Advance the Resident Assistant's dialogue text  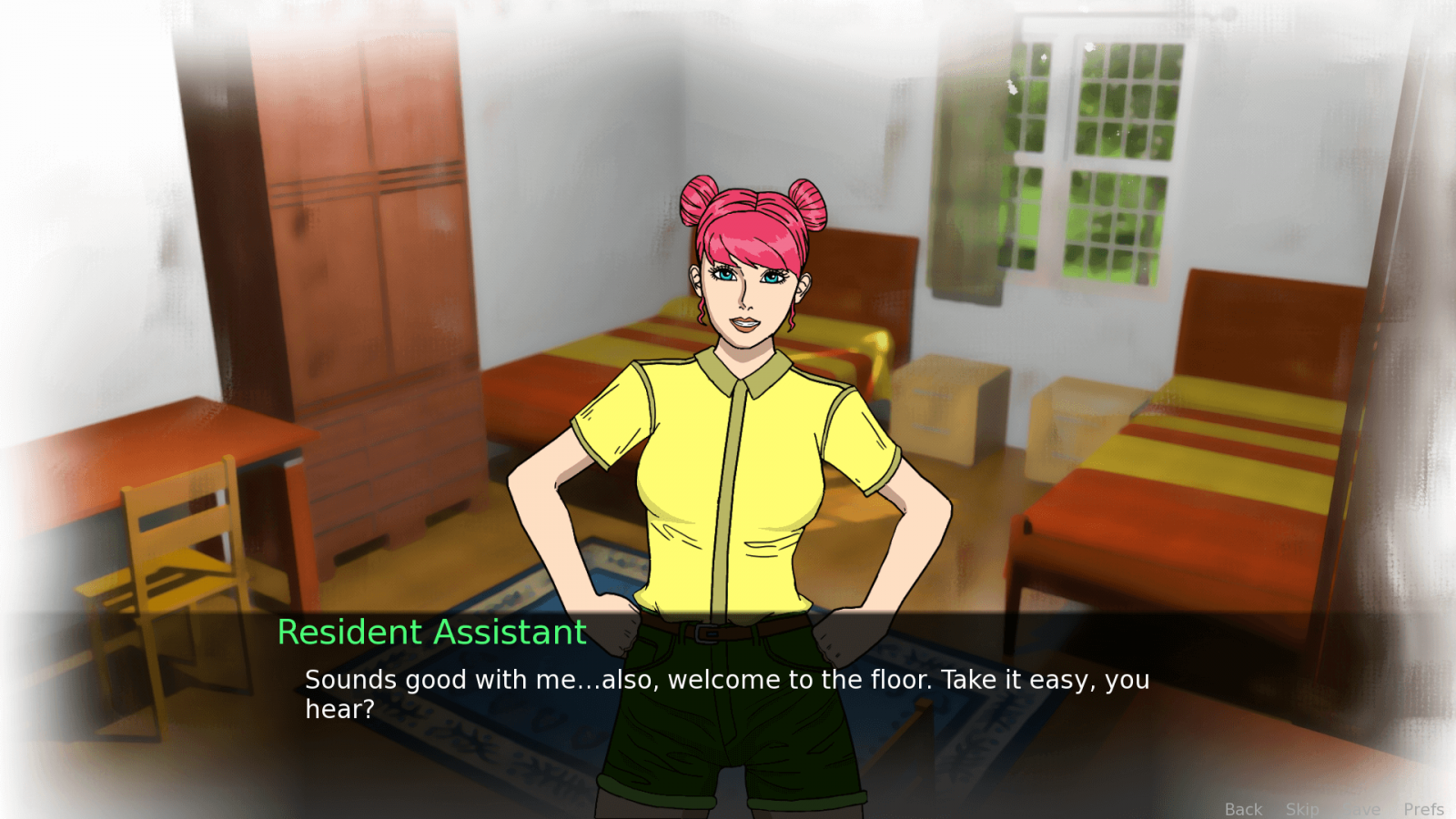point(726,693)
